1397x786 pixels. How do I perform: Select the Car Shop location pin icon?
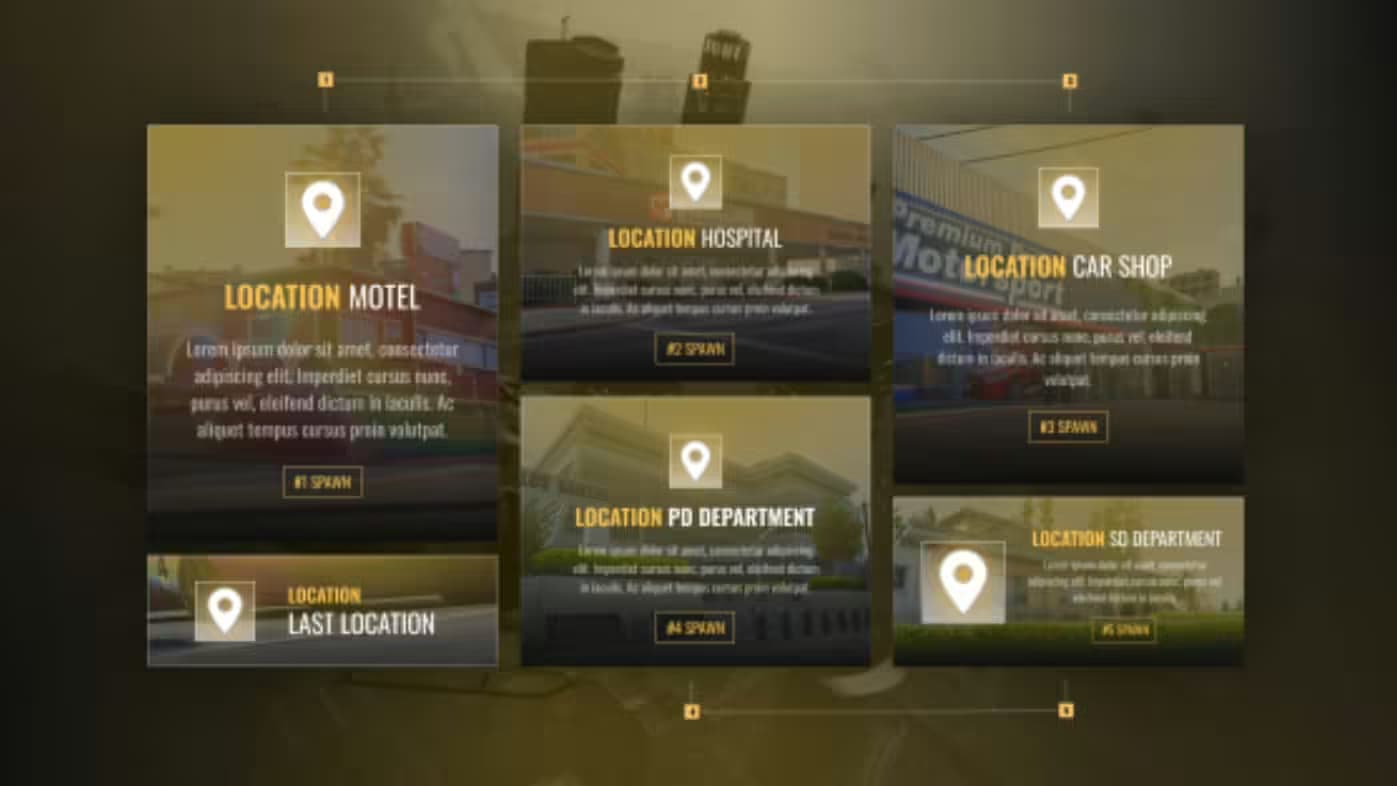pyautogui.click(x=1069, y=196)
